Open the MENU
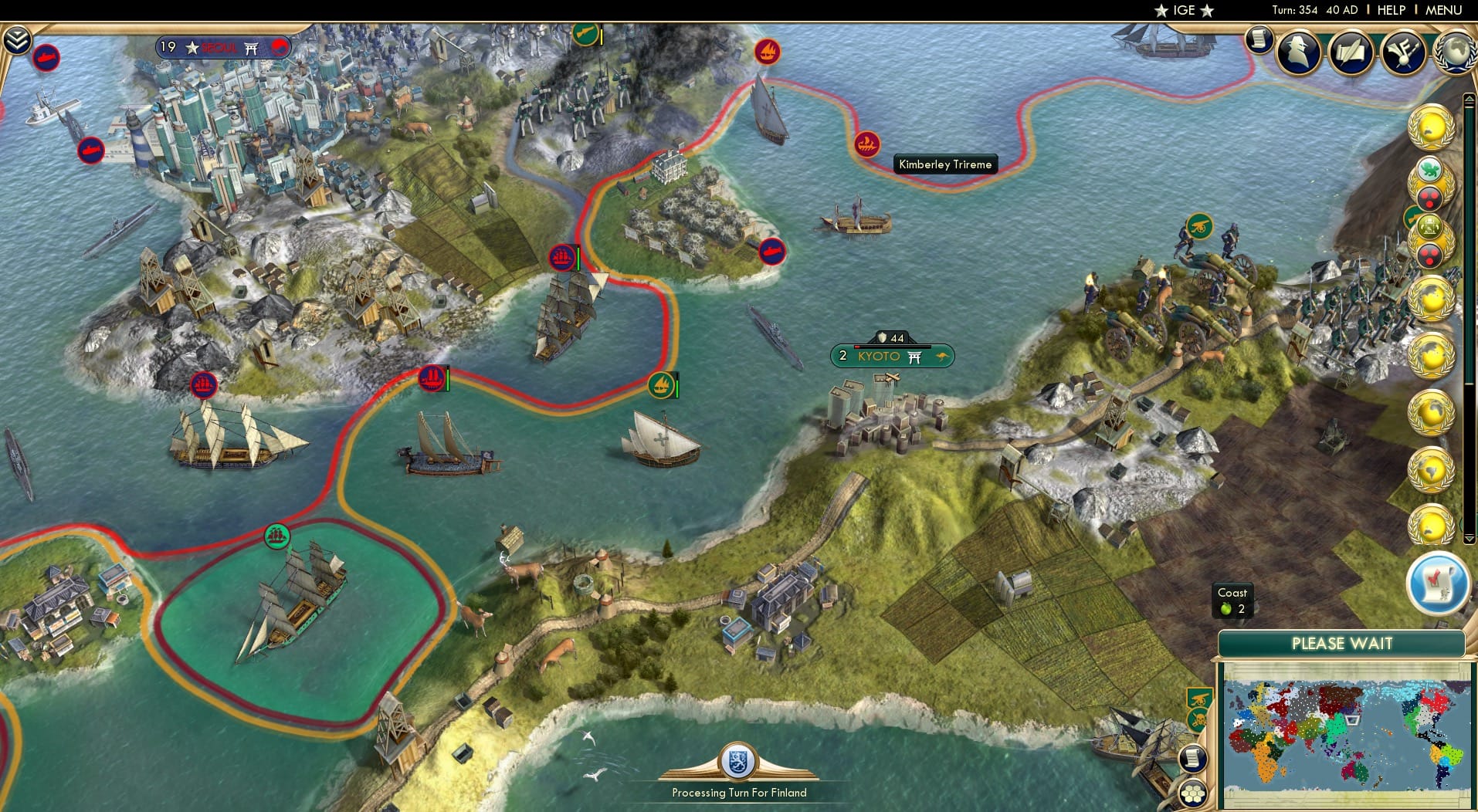1478x812 pixels. 1449,10
